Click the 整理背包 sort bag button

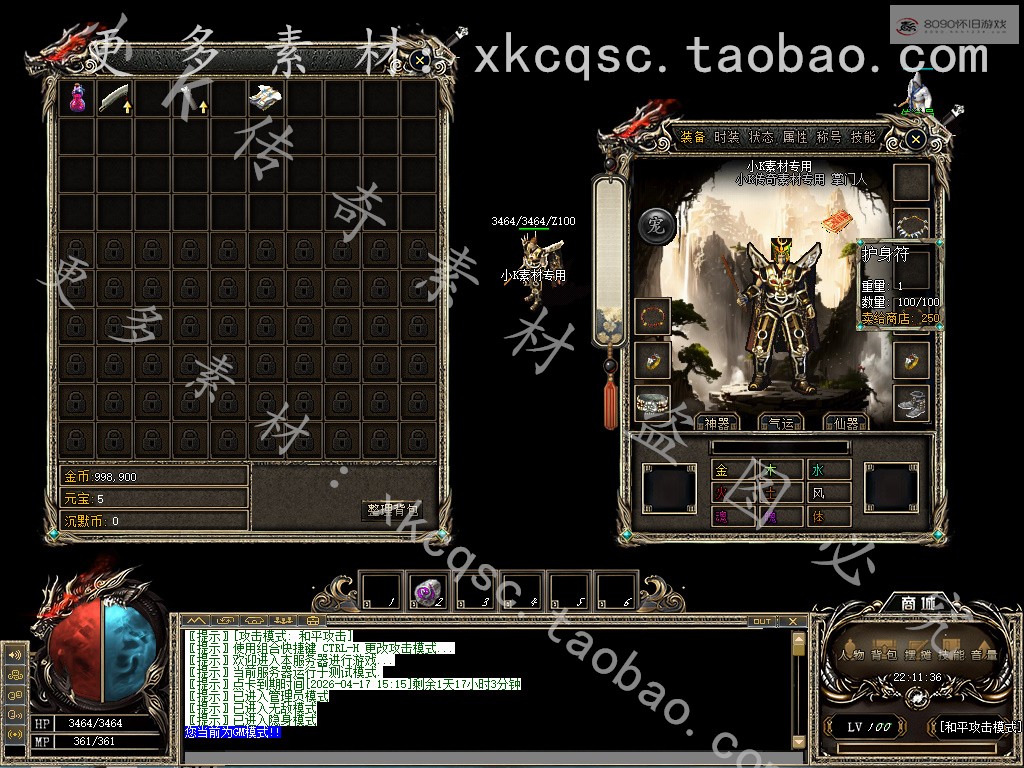coord(393,510)
